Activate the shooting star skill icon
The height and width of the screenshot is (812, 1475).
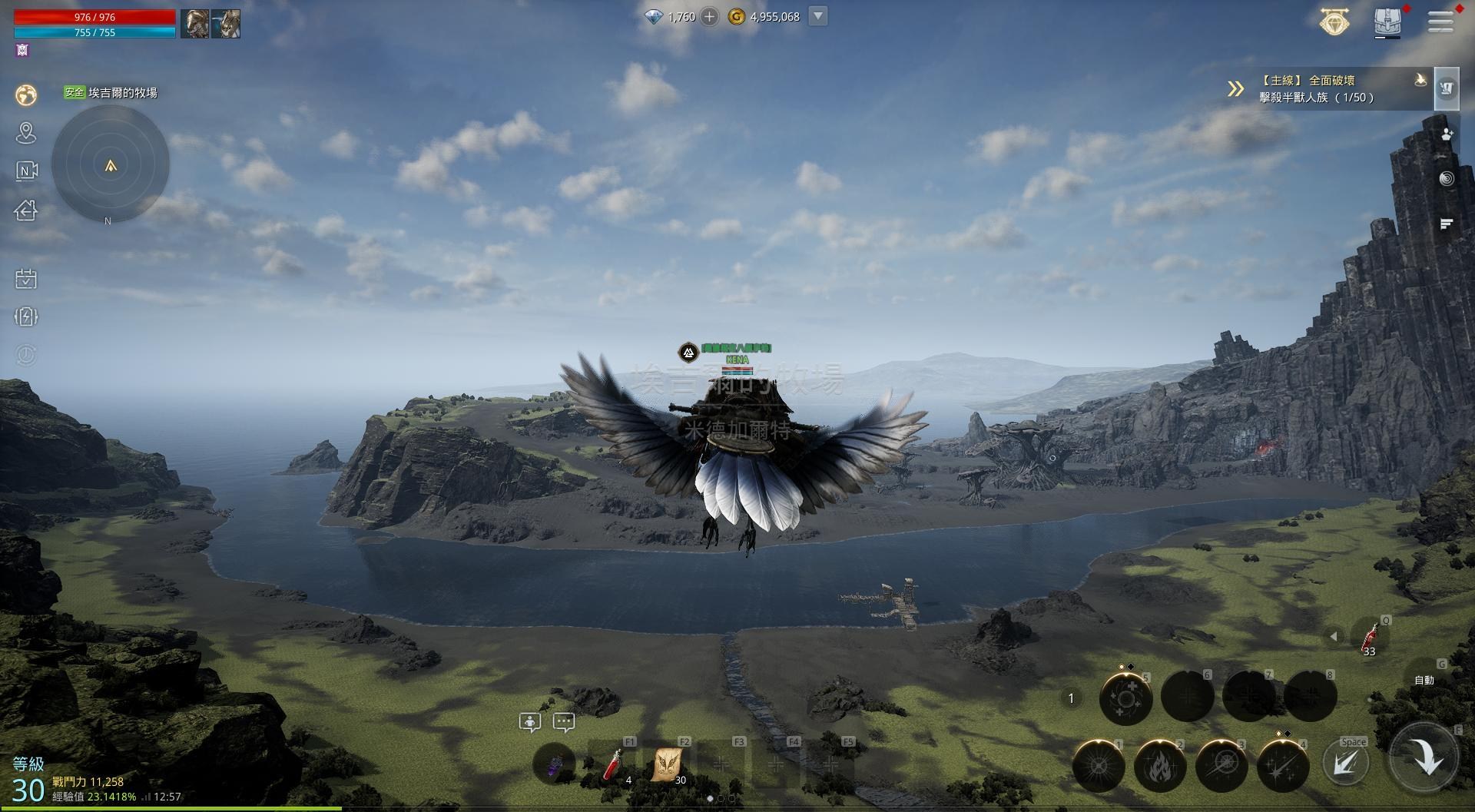click(1282, 765)
